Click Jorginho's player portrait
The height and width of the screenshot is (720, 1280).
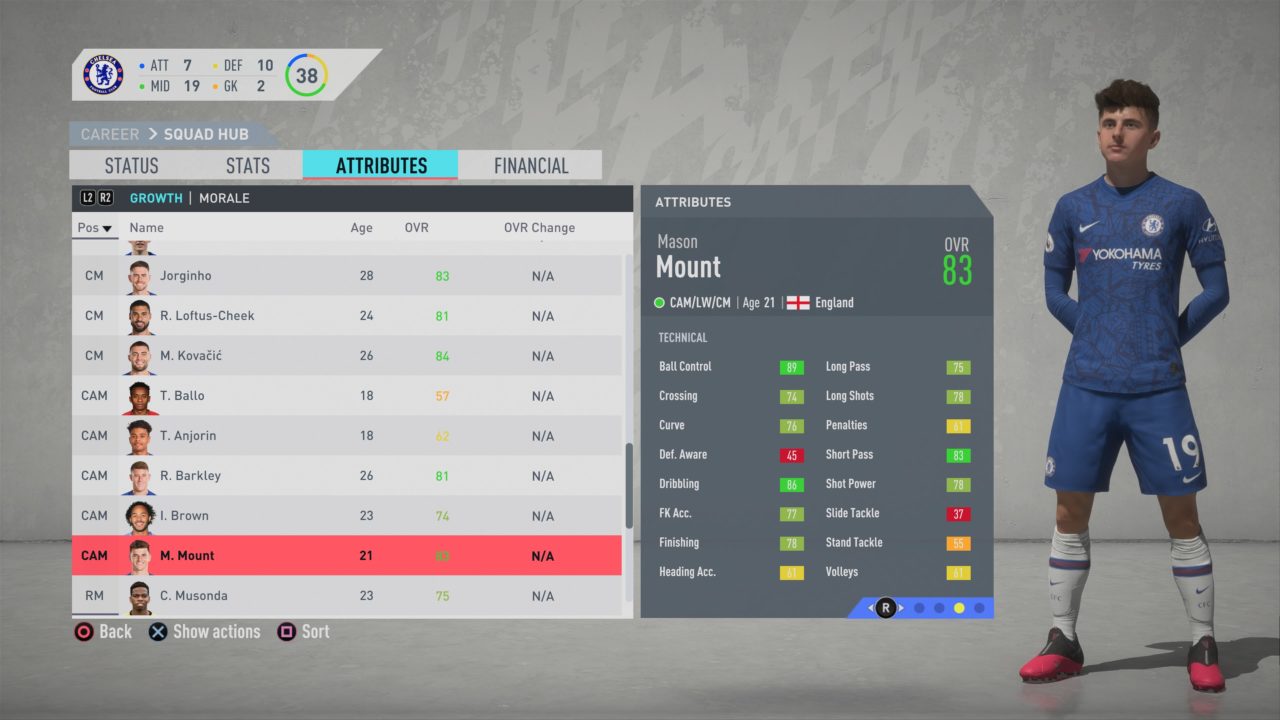[140, 275]
